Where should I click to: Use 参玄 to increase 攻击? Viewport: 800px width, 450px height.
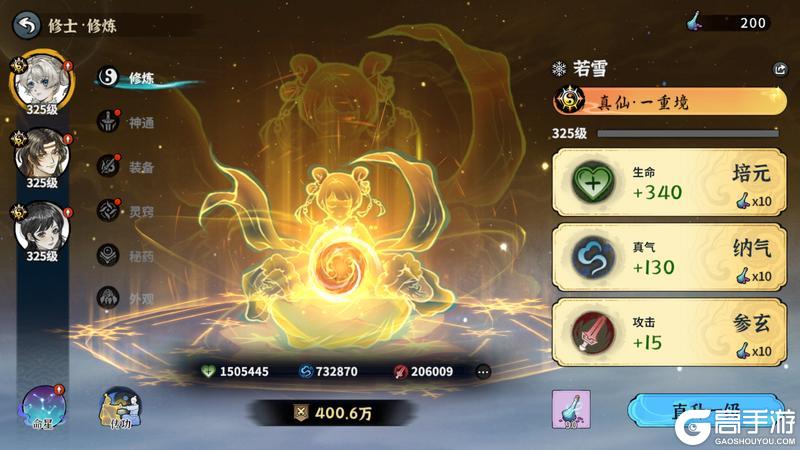click(666, 333)
